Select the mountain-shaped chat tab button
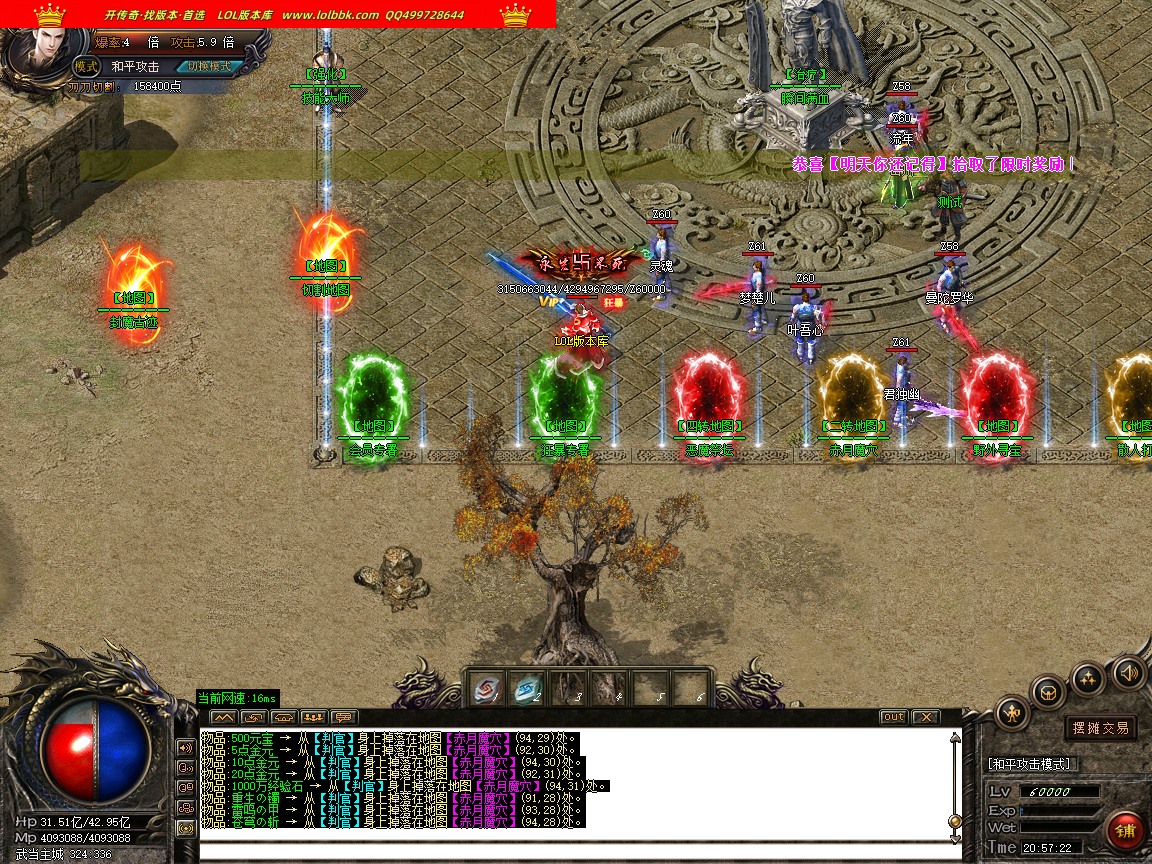Image resolution: width=1152 pixels, height=864 pixels. (x=223, y=717)
